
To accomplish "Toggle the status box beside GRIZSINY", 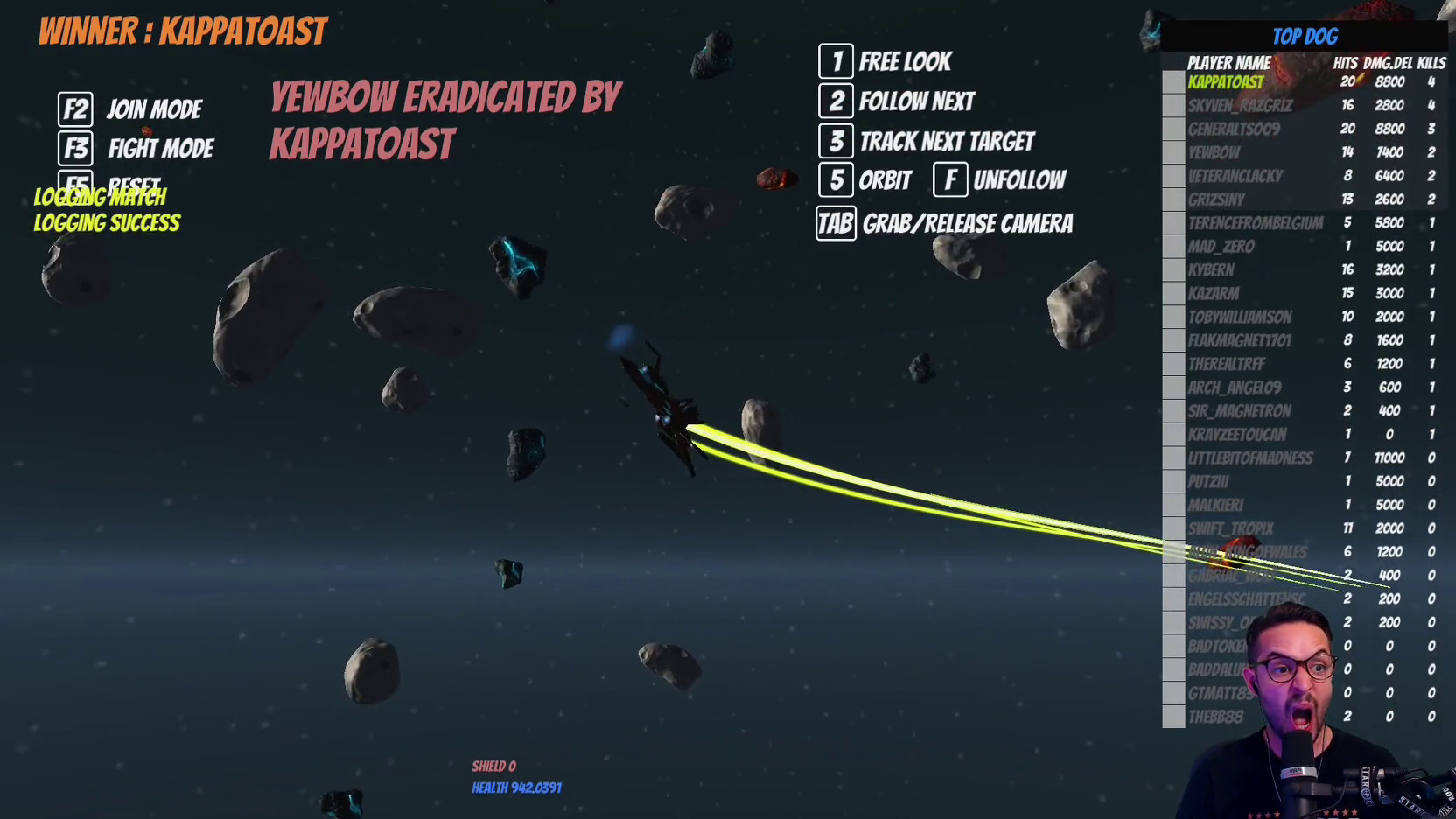I will click(1172, 199).
